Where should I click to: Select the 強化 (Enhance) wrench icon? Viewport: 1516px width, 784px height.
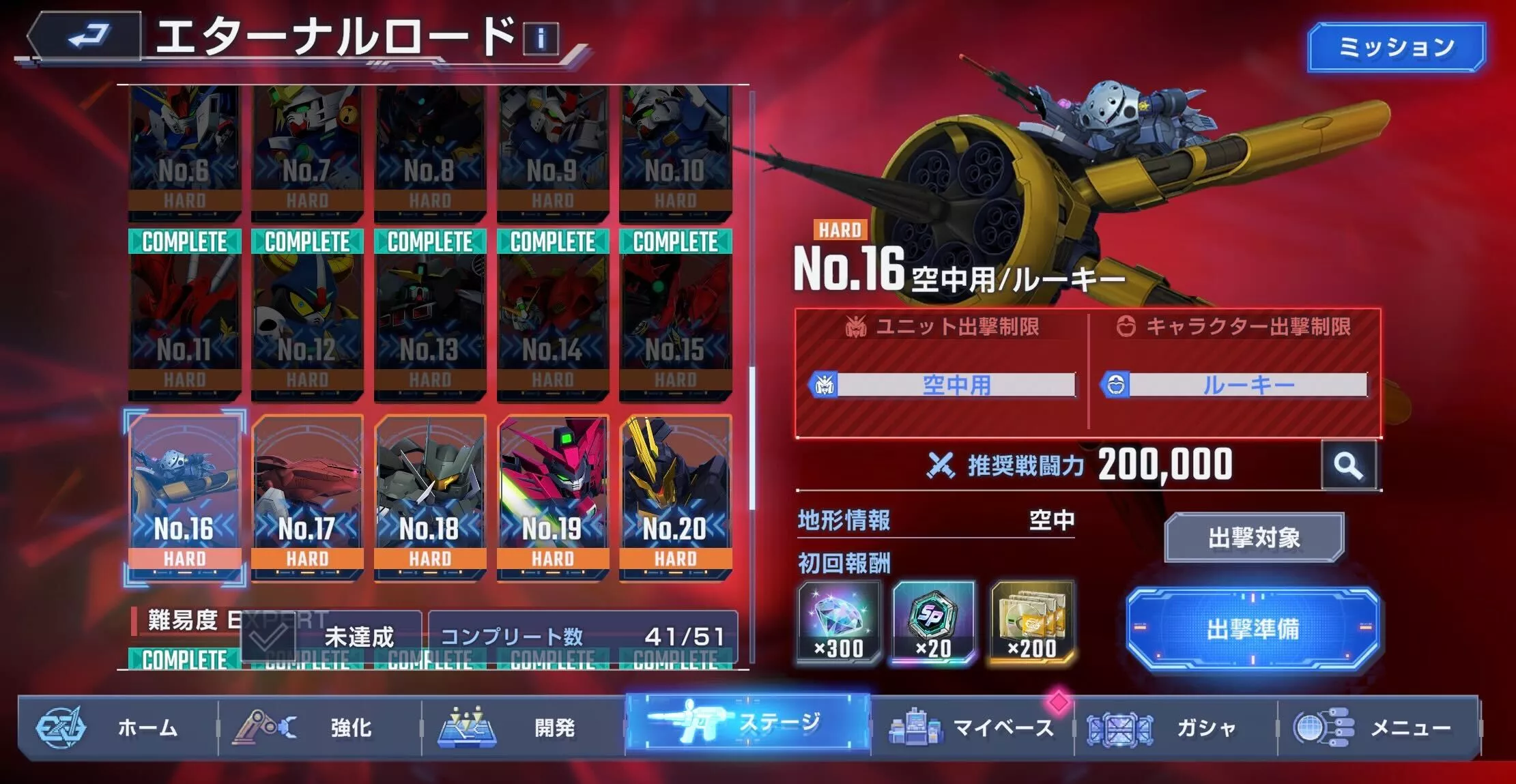tap(266, 728)
